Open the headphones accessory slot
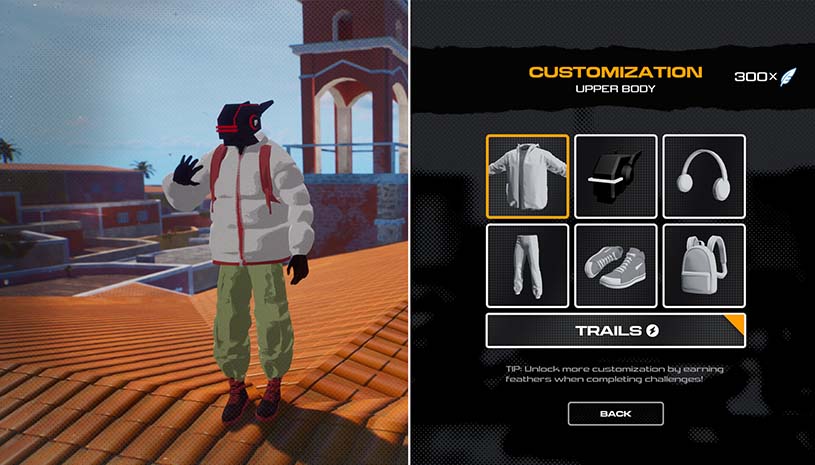 (x=704, y=176)
